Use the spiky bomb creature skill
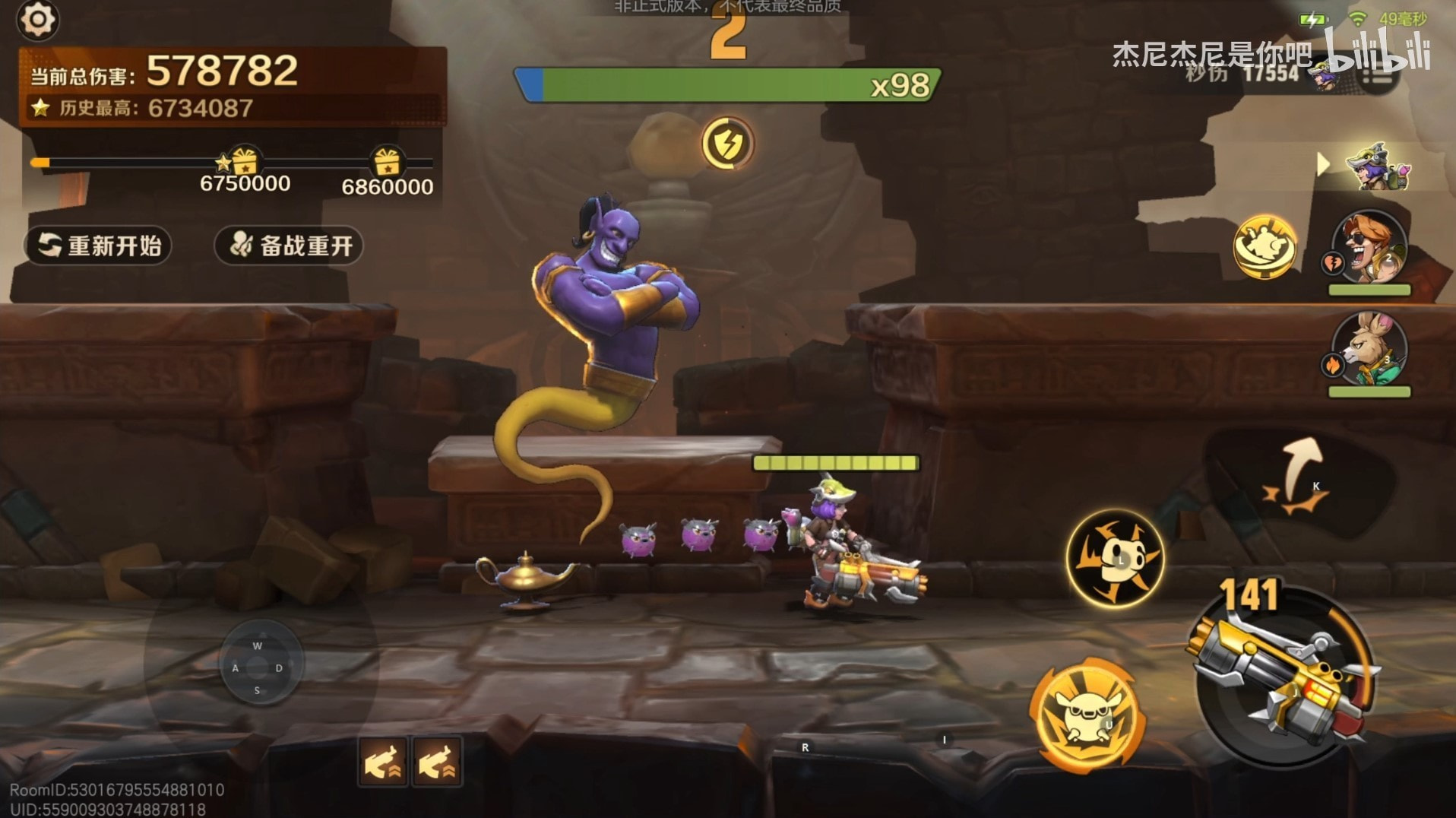This screenshot has height=818, width=1456. pyautogui.click(x=1115, y=559)
